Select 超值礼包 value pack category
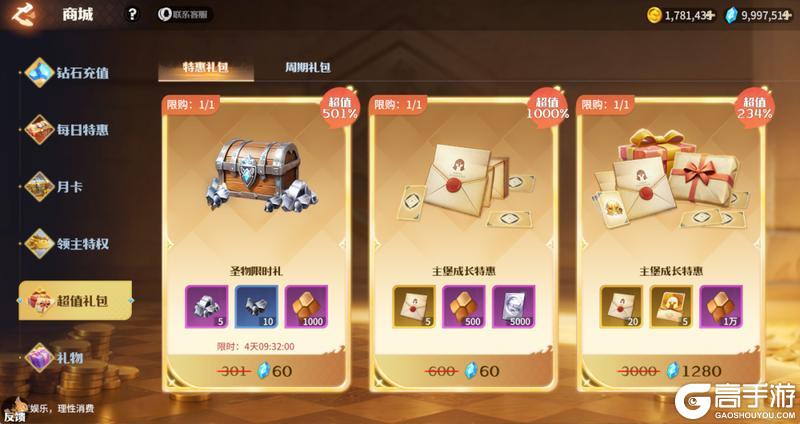This screenshot has height=424, width=800. [x=75, y=300]
